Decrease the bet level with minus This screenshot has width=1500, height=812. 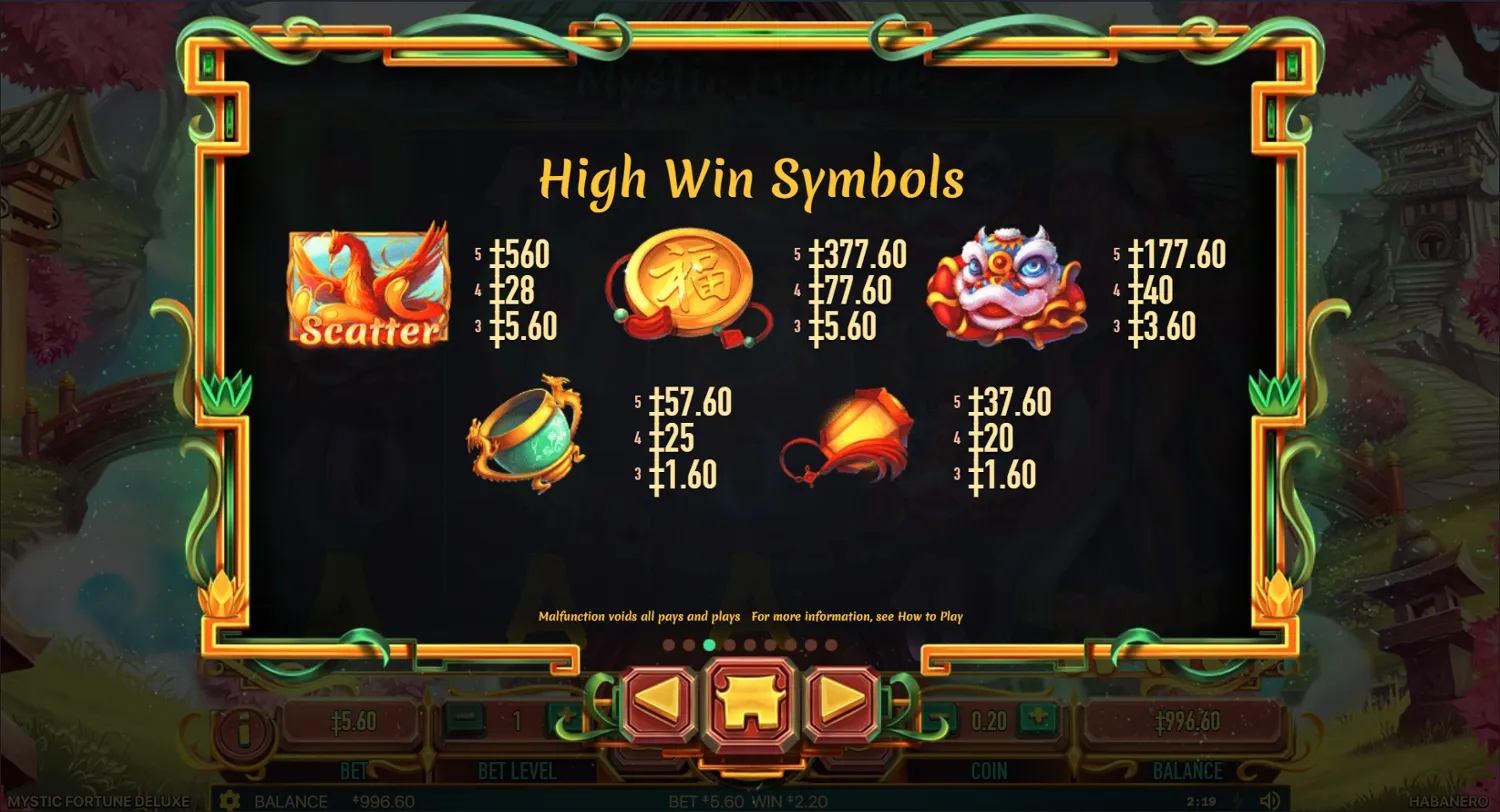(463, 716)
